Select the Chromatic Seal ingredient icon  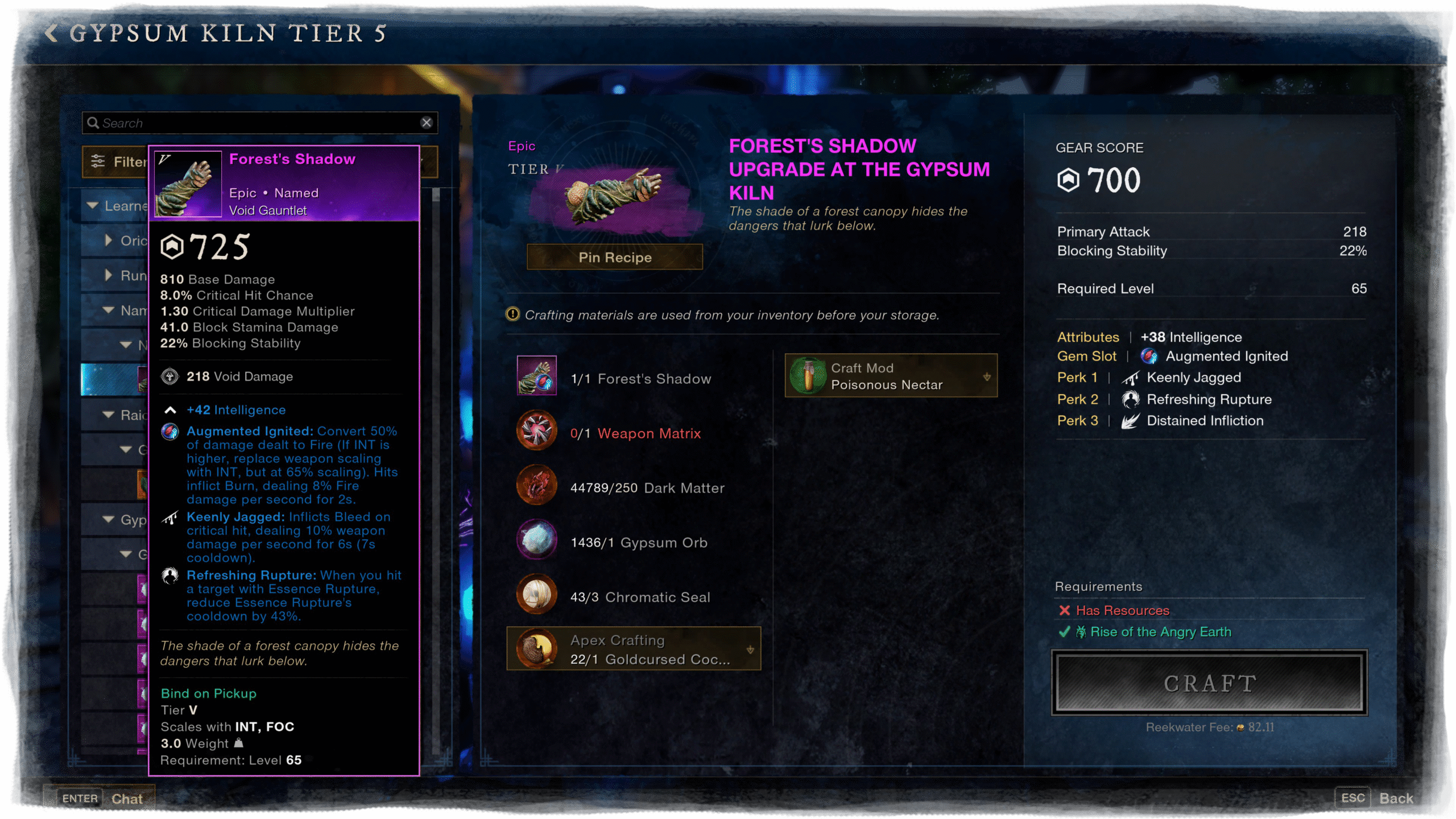(x=536, y=594)
